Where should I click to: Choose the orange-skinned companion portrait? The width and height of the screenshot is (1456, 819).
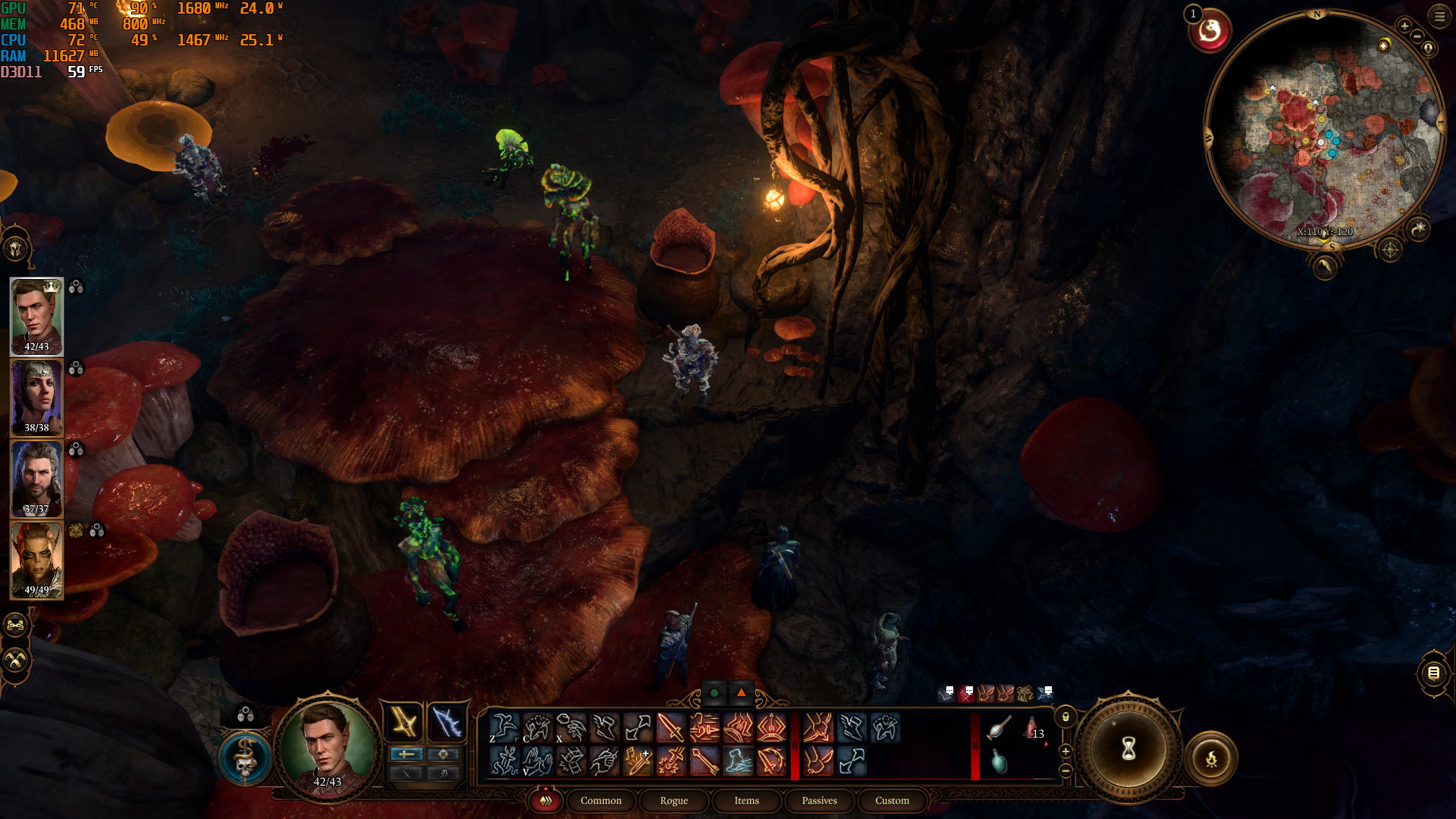tap(36, 560)
